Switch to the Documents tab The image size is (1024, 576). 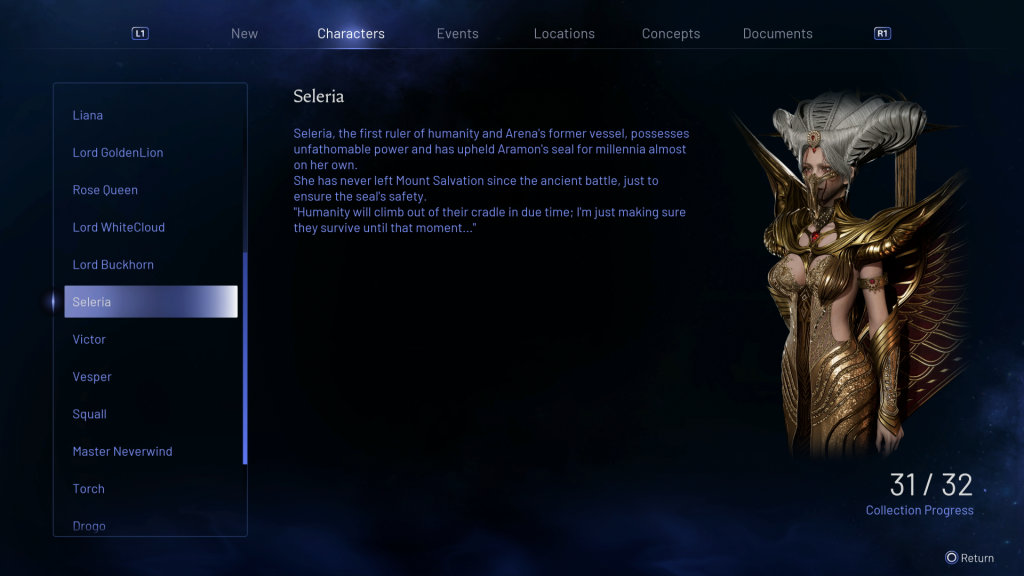[x=778, y=34]
